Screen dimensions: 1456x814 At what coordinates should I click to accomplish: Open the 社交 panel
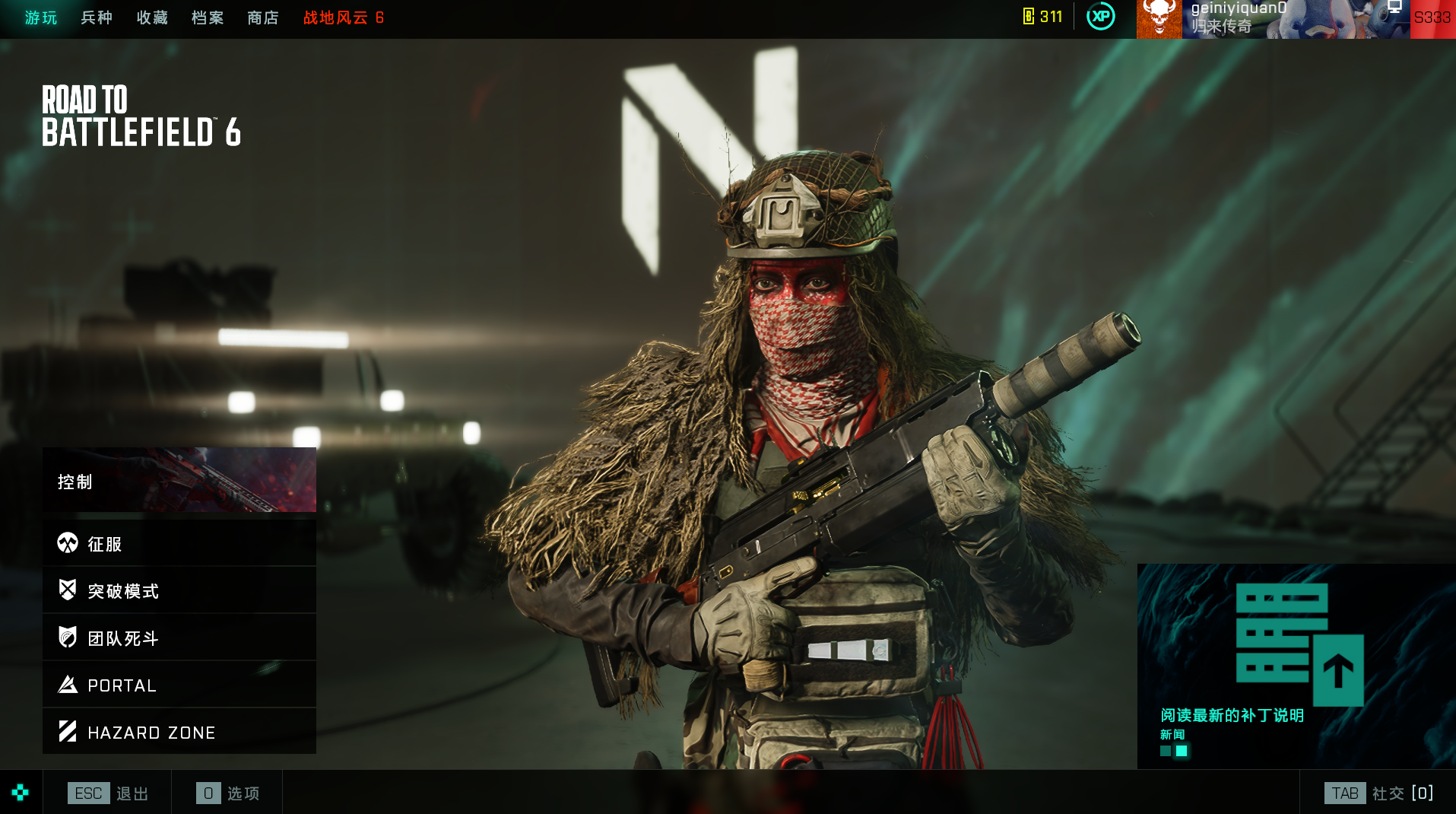[1378, 793]
